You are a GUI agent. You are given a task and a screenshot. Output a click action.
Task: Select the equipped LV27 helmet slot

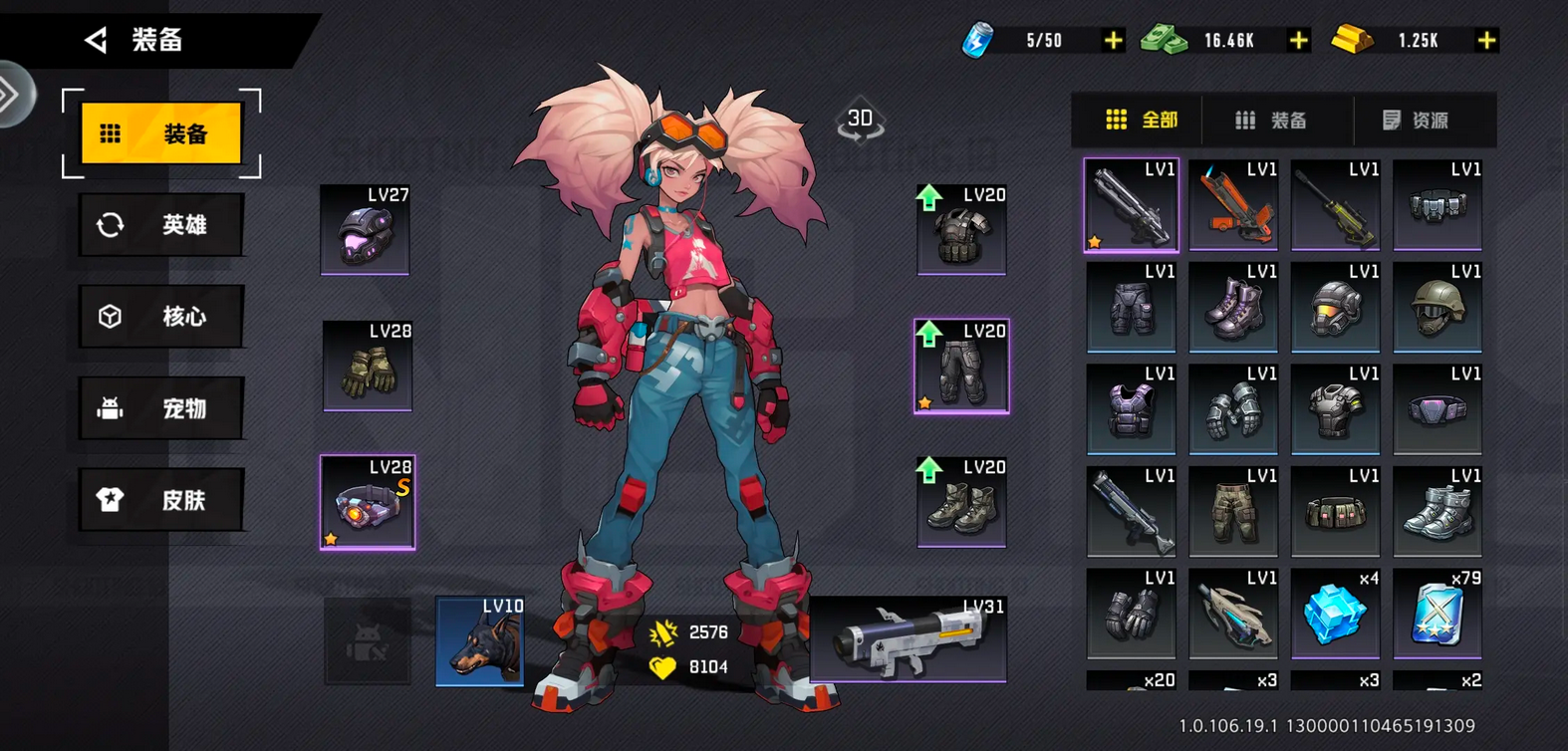tap(365, 230)
